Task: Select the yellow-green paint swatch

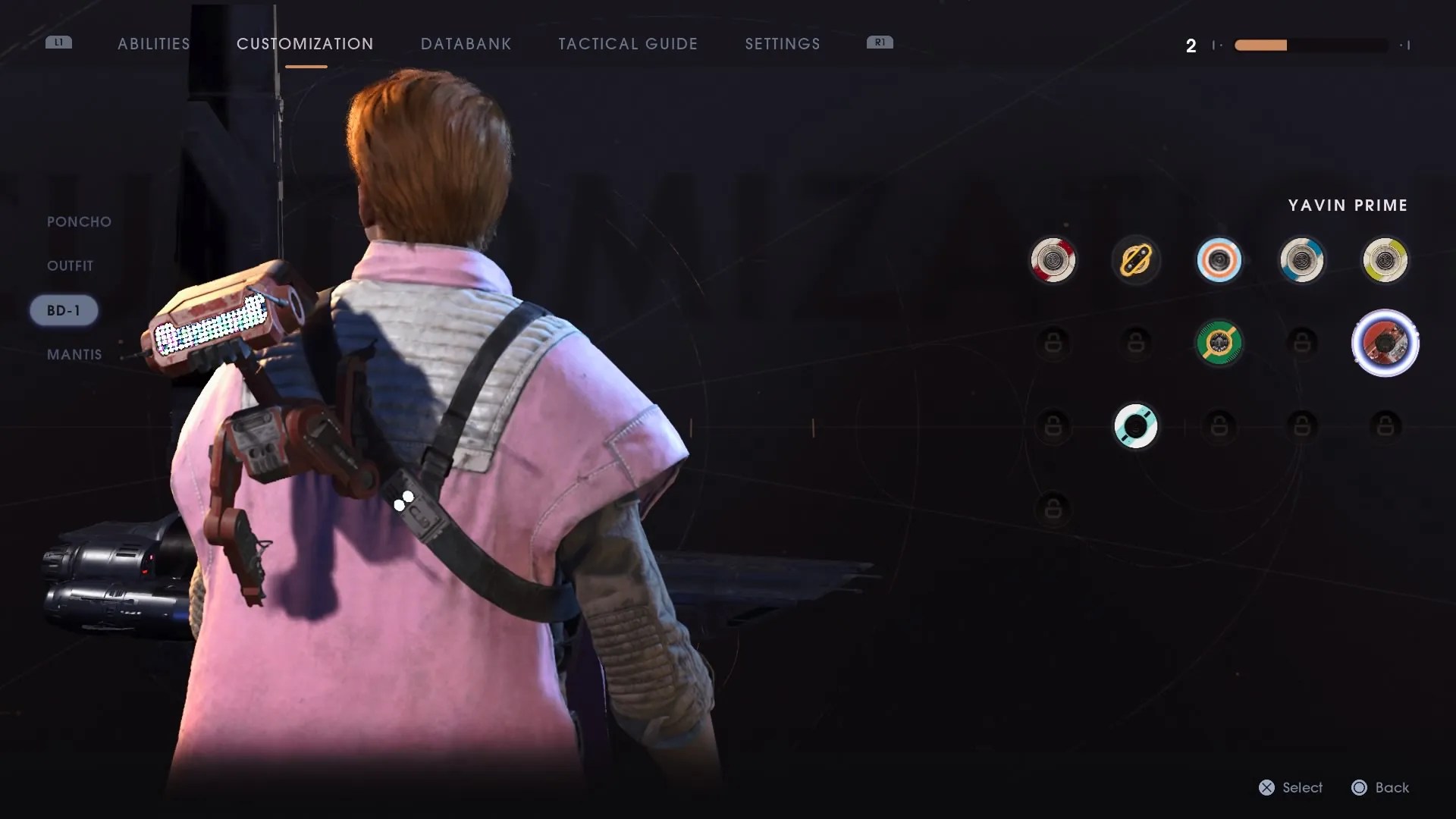Action: (x=1385, y=259)
